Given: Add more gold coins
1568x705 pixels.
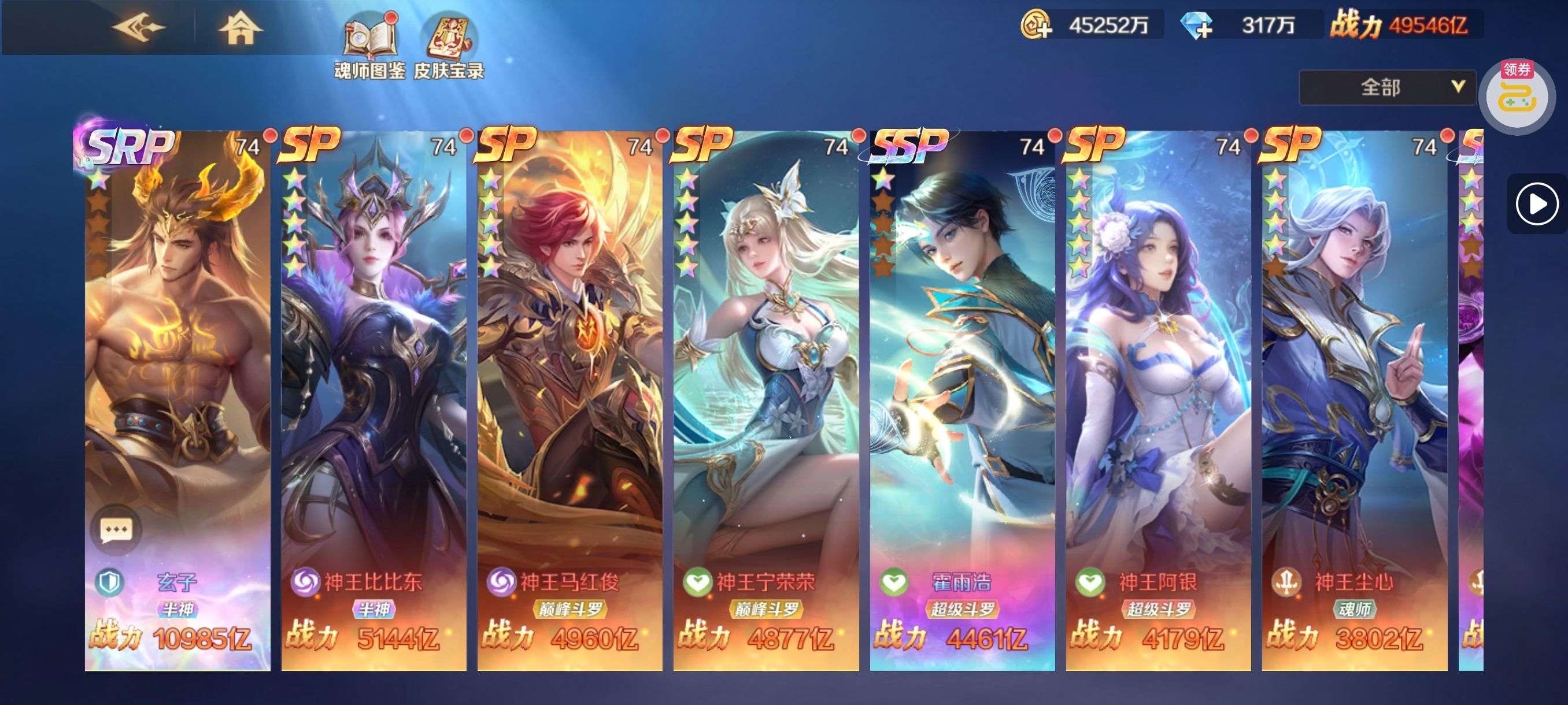Looking at the screenshot, I should pyautogui.click(x=1036, y=25).
